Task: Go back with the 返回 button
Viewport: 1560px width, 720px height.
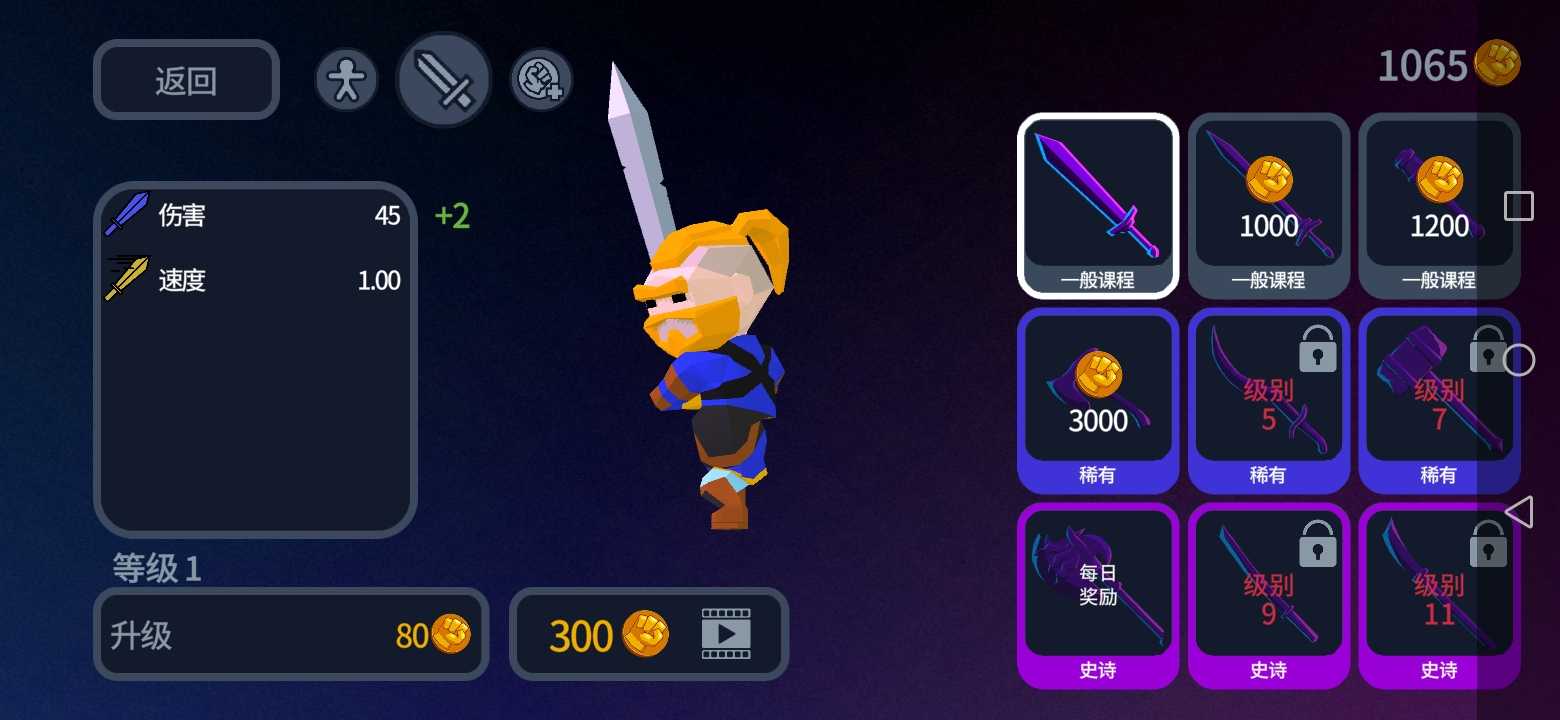Action: coord(186,80)
